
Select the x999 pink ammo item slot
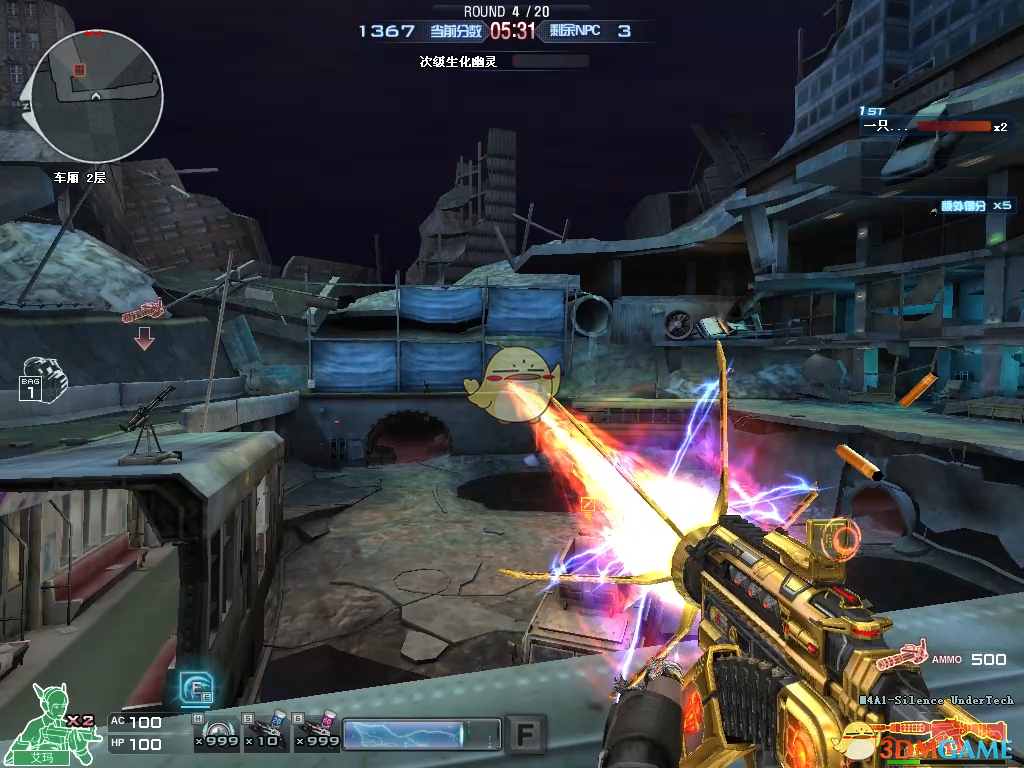click(x=316, y=732)
